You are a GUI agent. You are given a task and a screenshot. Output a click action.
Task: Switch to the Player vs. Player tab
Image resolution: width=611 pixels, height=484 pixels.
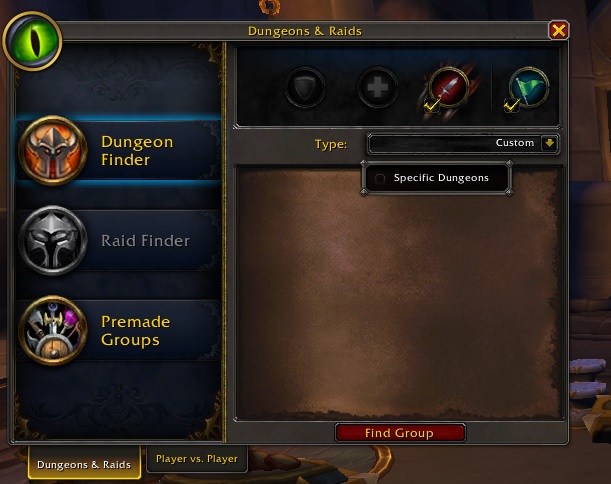(x=196, y=460)
